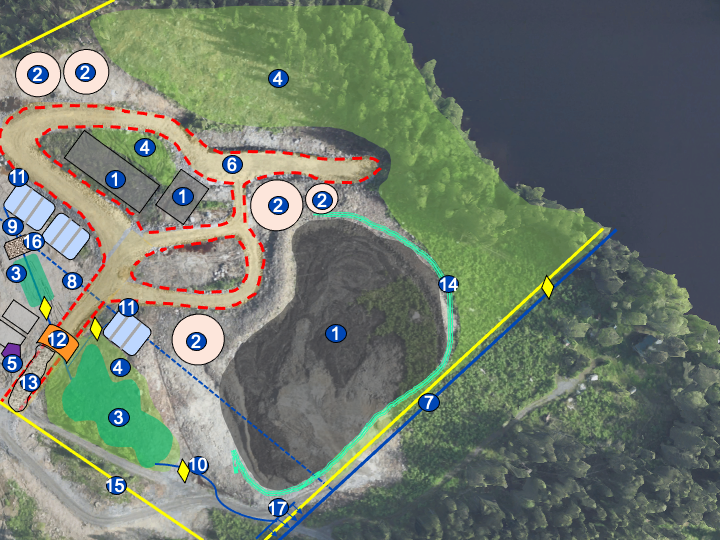
Task: Open map marker number 13
Action: [x=31, y=382]
